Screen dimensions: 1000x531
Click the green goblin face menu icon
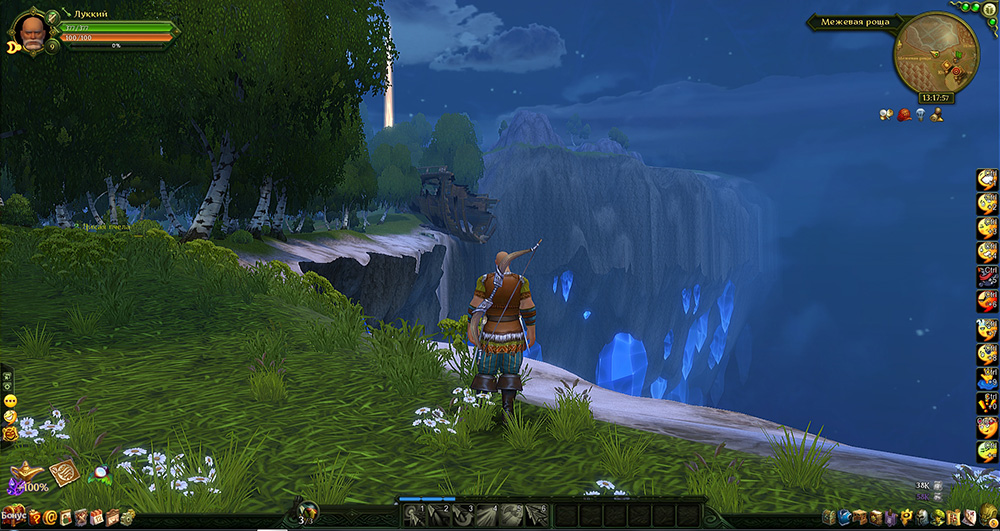[939, 517]
